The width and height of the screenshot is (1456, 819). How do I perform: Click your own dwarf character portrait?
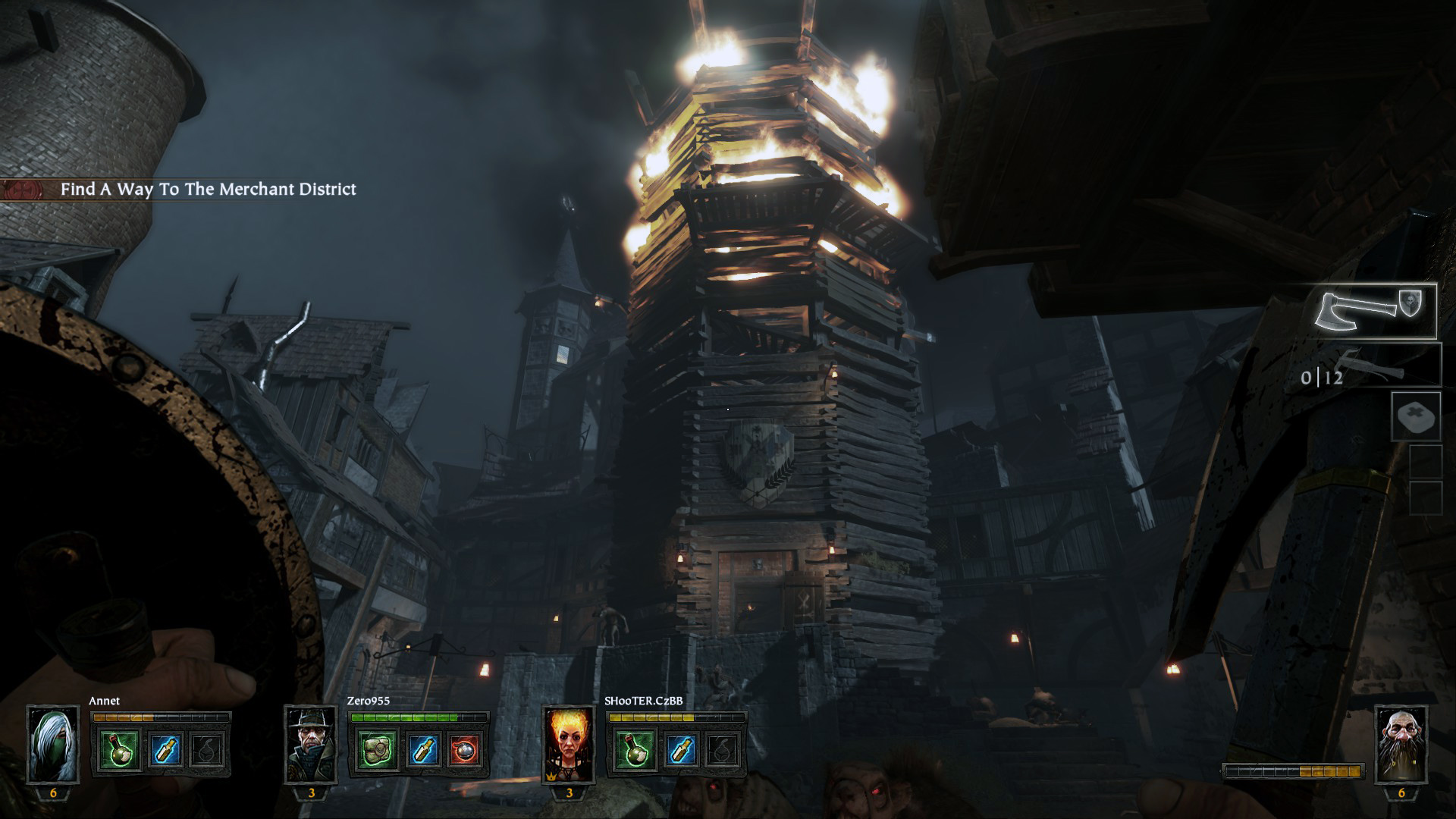[1401, 744]
